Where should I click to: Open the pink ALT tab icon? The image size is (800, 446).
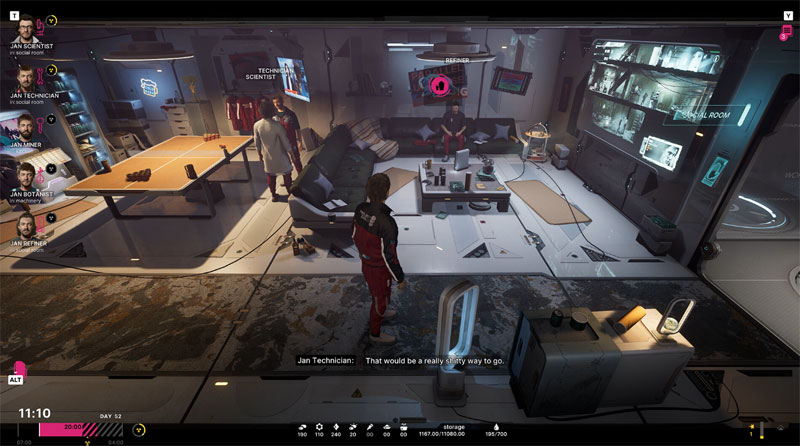pos(19,371)
